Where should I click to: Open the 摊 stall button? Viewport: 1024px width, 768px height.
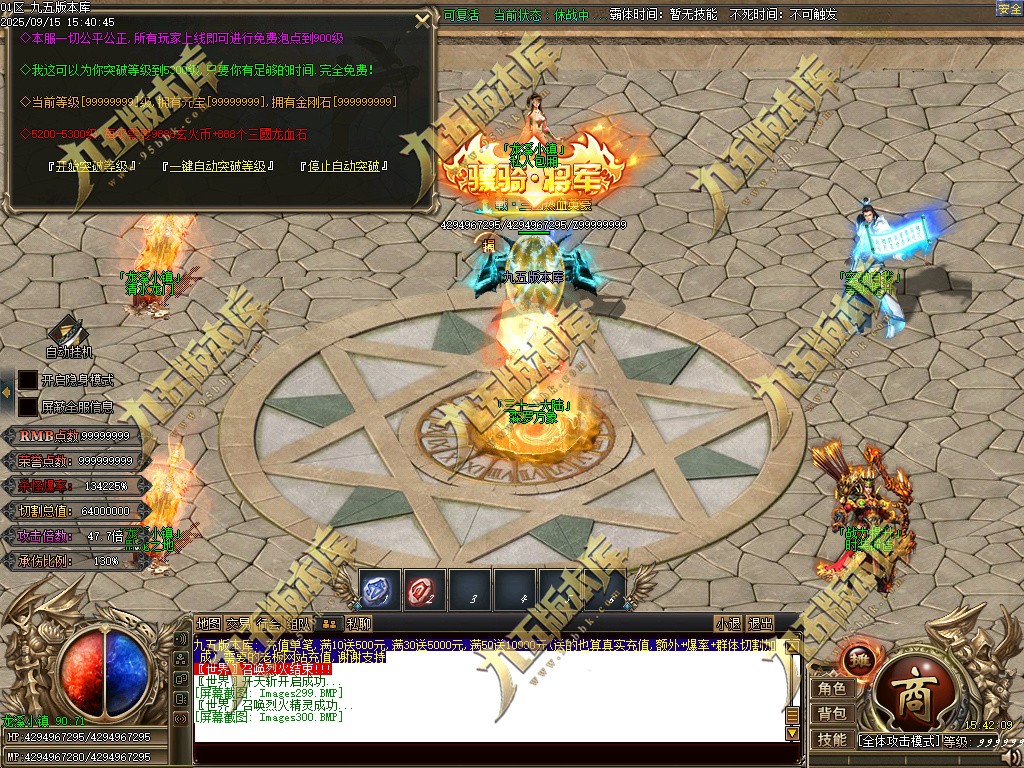coord(857,660)
